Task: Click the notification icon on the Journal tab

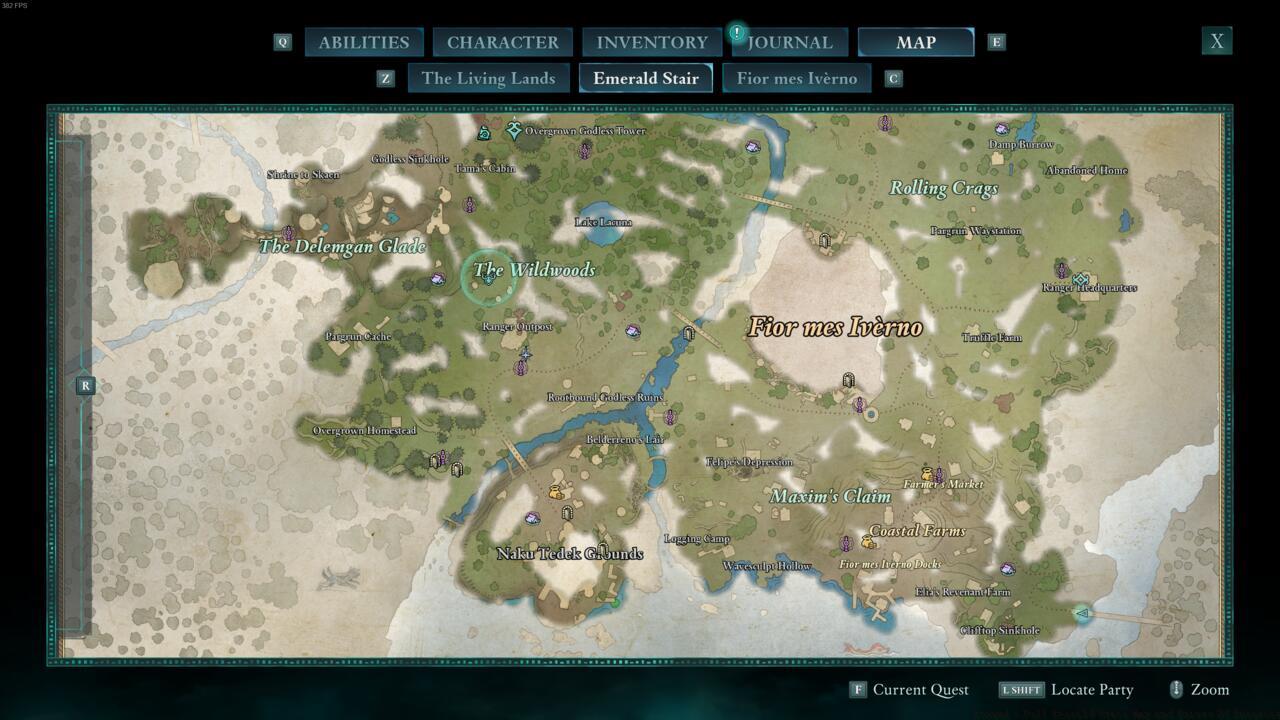Action: pyautogui.click(x=737, y=31)
